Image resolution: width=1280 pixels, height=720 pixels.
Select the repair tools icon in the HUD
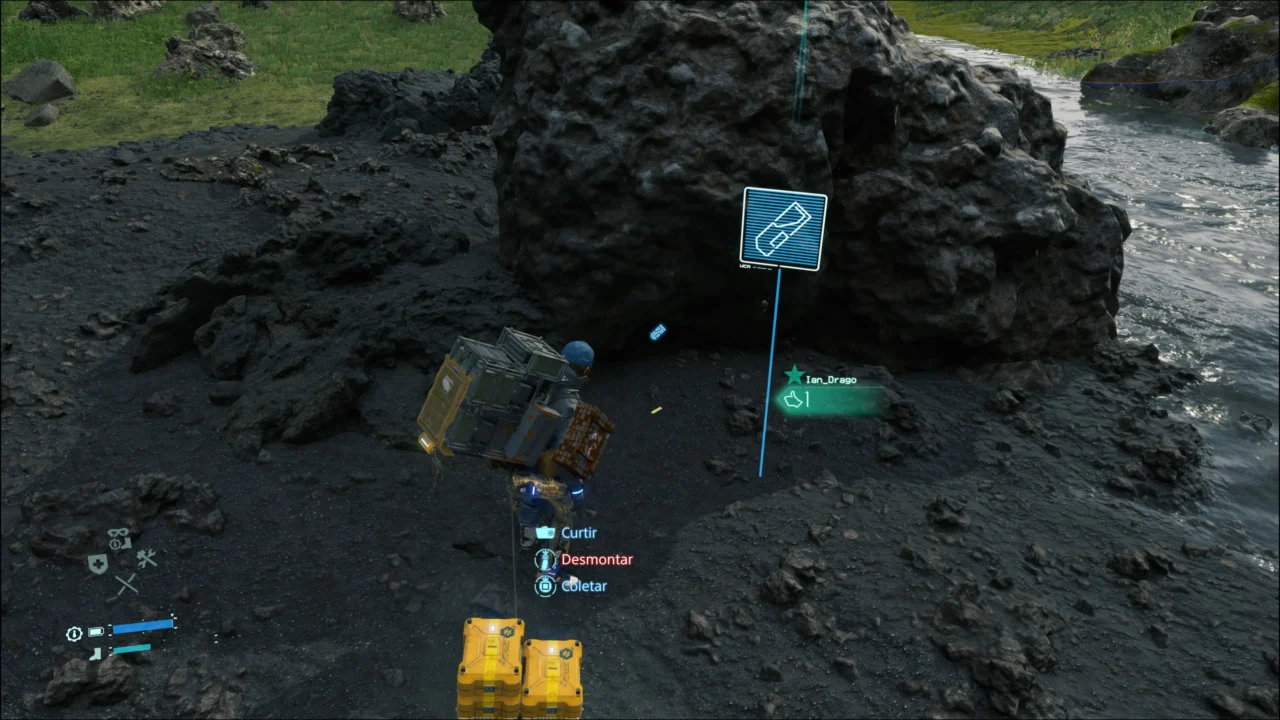tap(147, 558)
